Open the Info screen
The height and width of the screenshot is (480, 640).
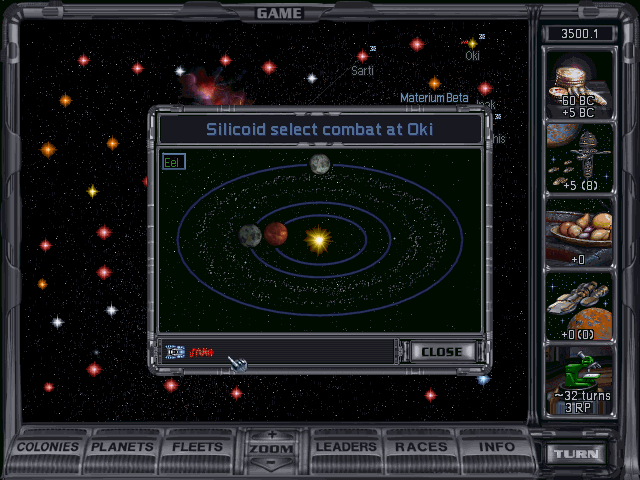coord(496,447)
